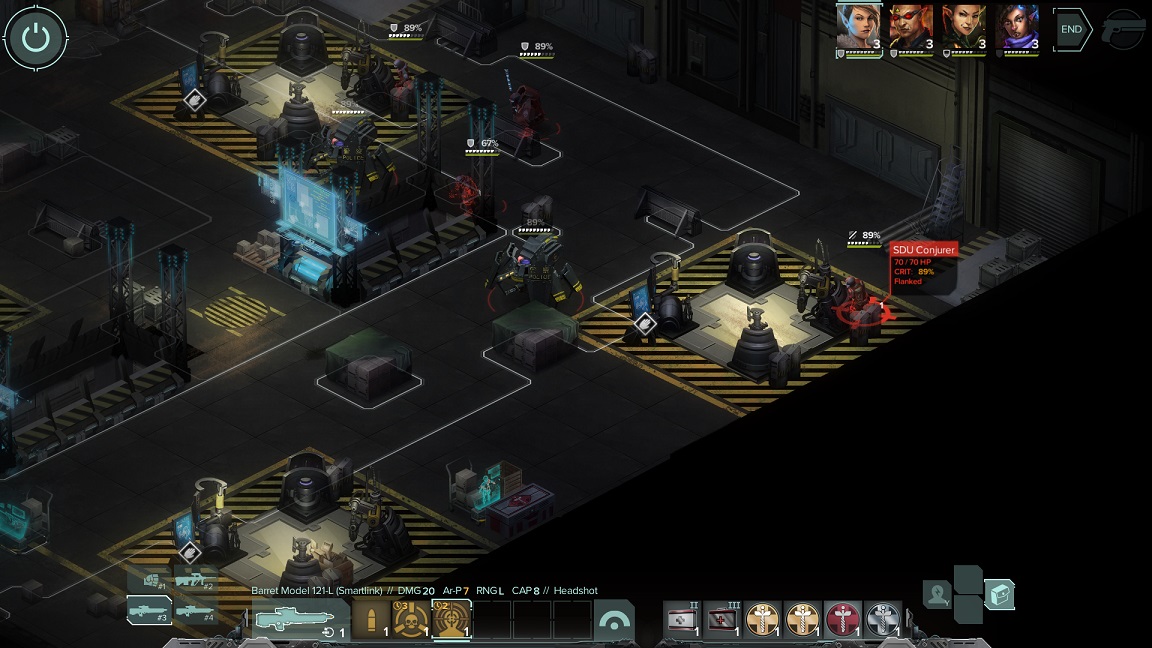
Task: Use the red caduceus stim item
Action: click(843, 620)
